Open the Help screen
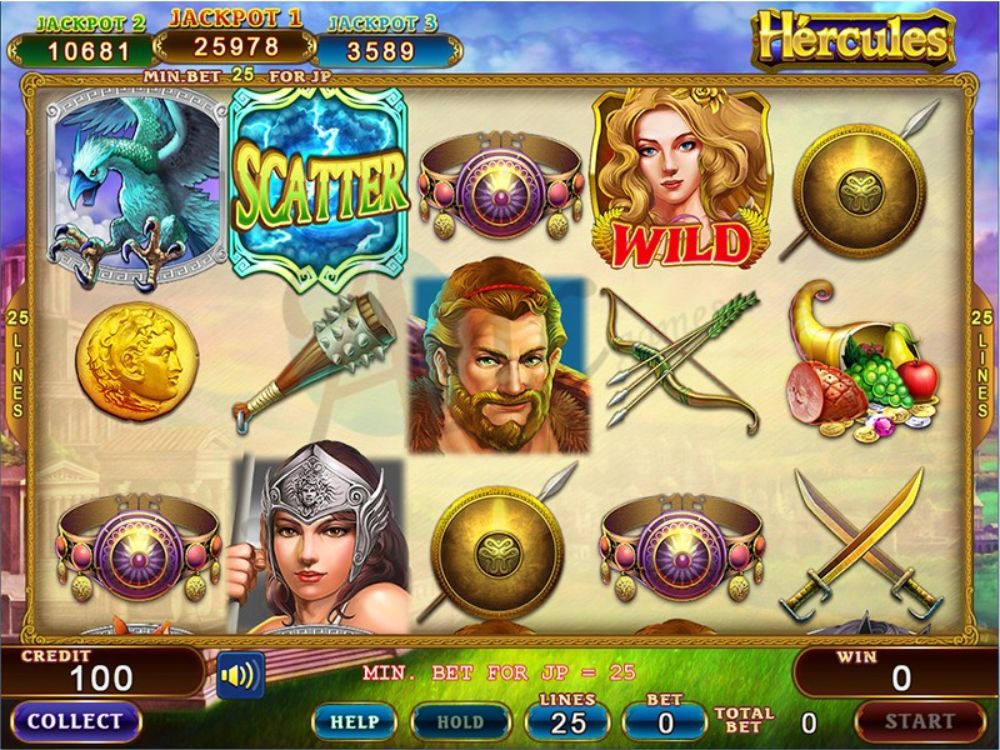Image resolution: width=1000 pixels, height=750 pixels. [354, 721]
